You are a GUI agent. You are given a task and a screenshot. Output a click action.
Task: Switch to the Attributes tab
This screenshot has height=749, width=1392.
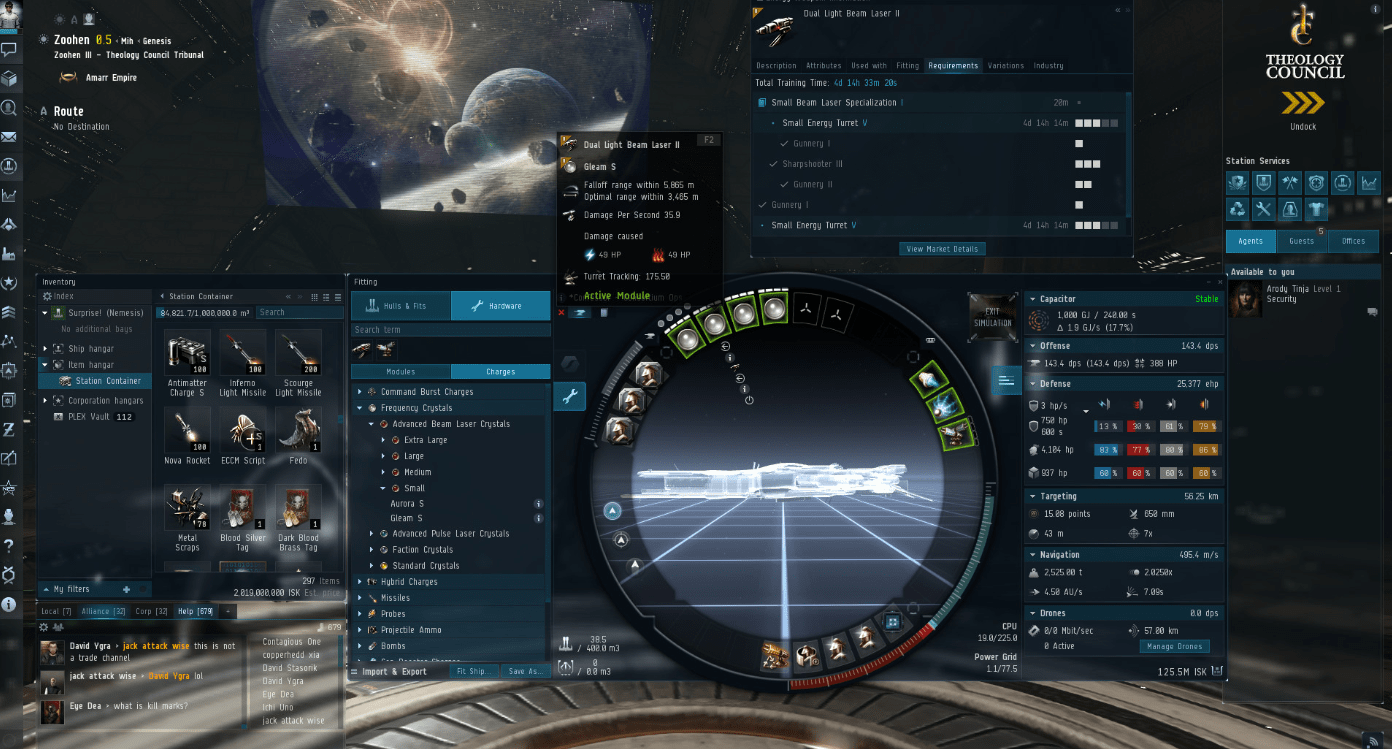pyautogui.click(x=824, y=66)
